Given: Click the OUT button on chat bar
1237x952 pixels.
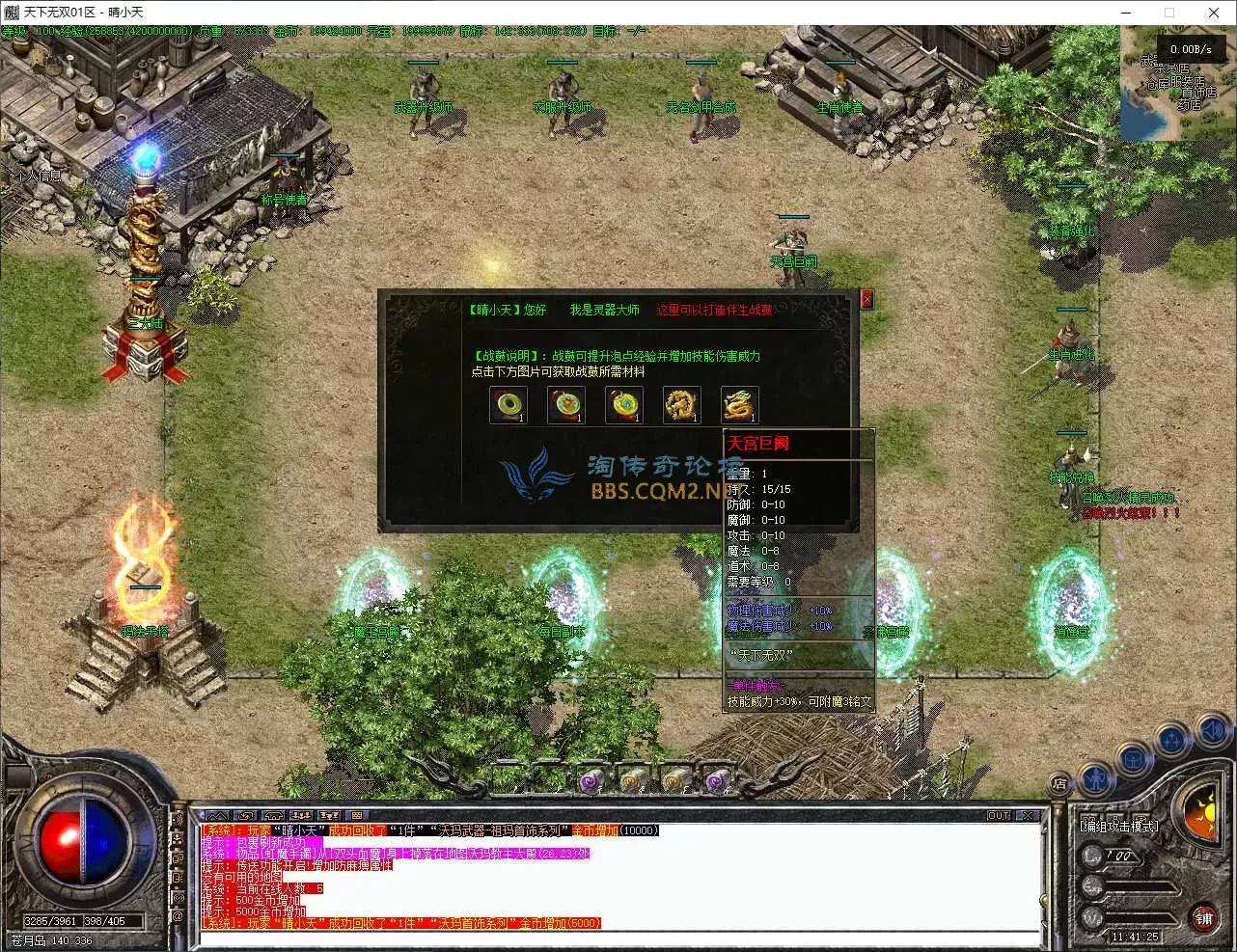Looking at the screenshot, I should [999, 815].
